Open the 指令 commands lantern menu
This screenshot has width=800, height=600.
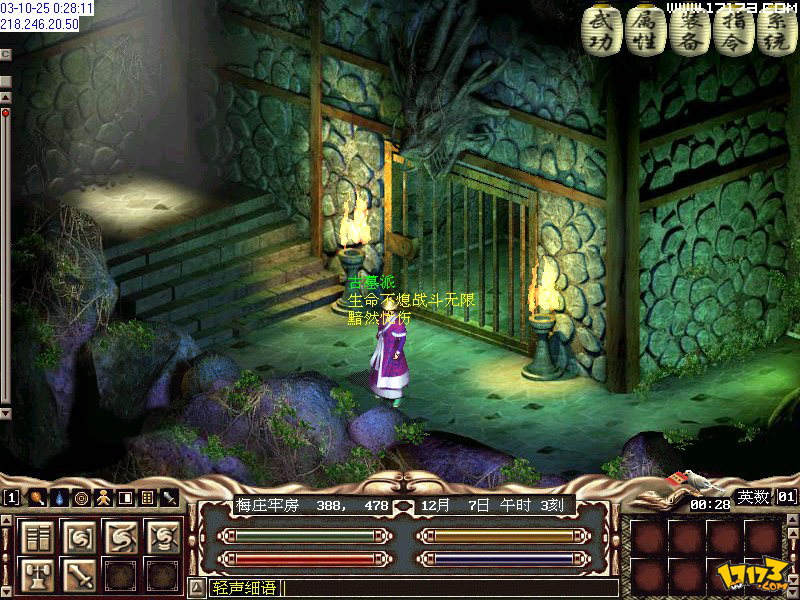pos(732,30)
